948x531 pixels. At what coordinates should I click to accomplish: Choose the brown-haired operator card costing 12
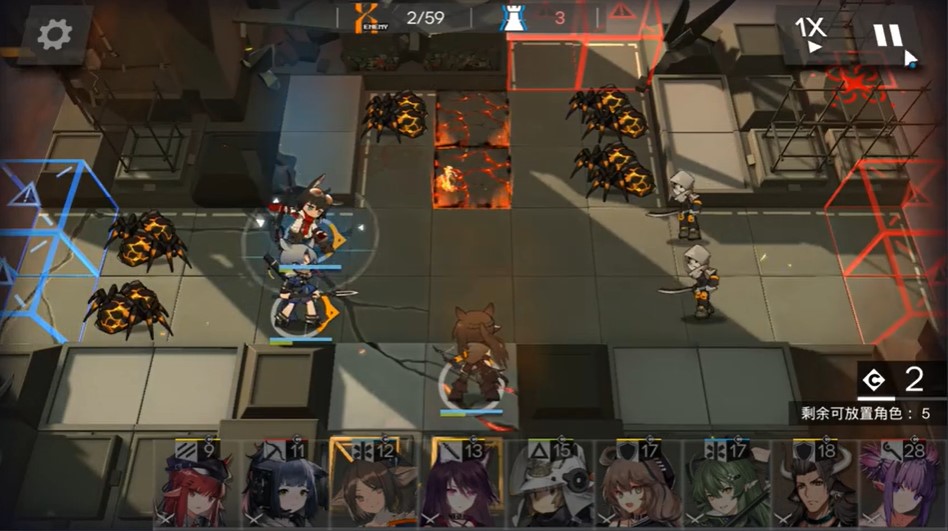tap(366, 487)
